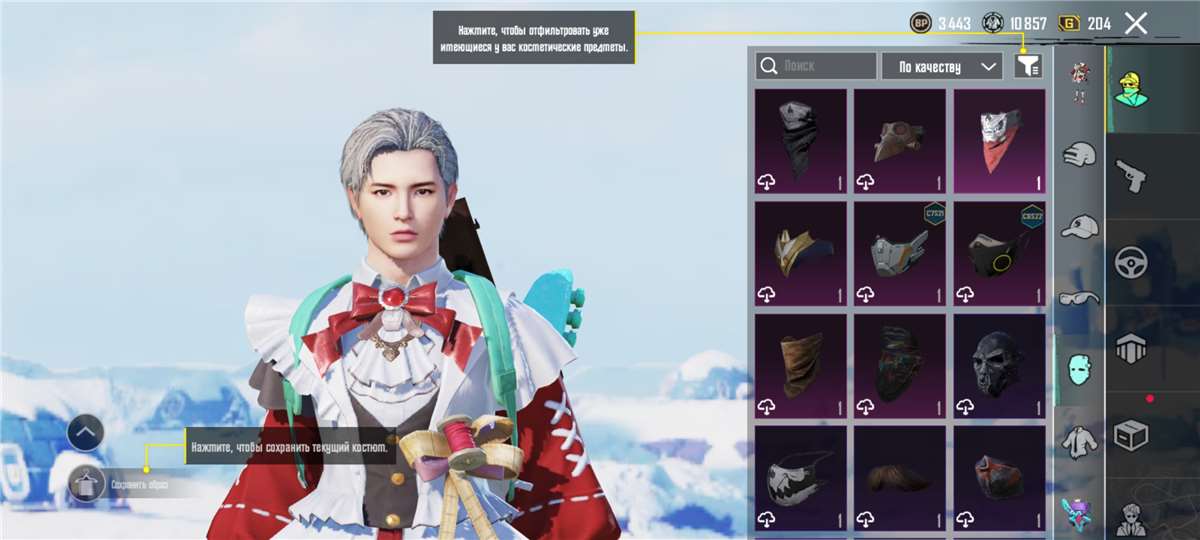Toggle the owned cosmetics filter
This screenshot has width=1200, height=540.
(1027, 66)
